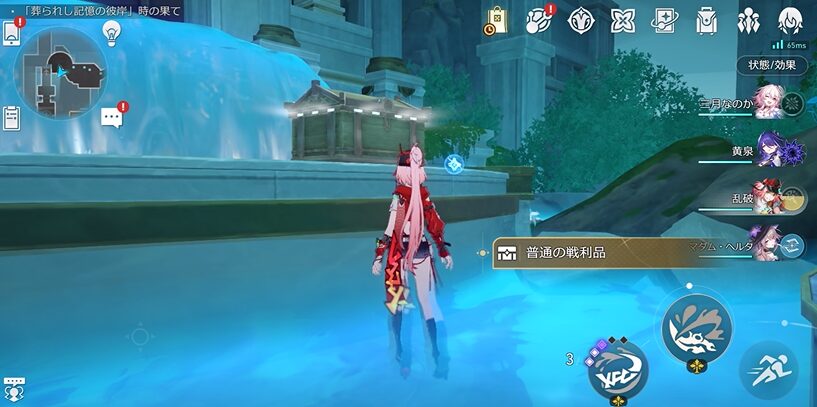Open the icon with the red alert badge

[539, 20]
